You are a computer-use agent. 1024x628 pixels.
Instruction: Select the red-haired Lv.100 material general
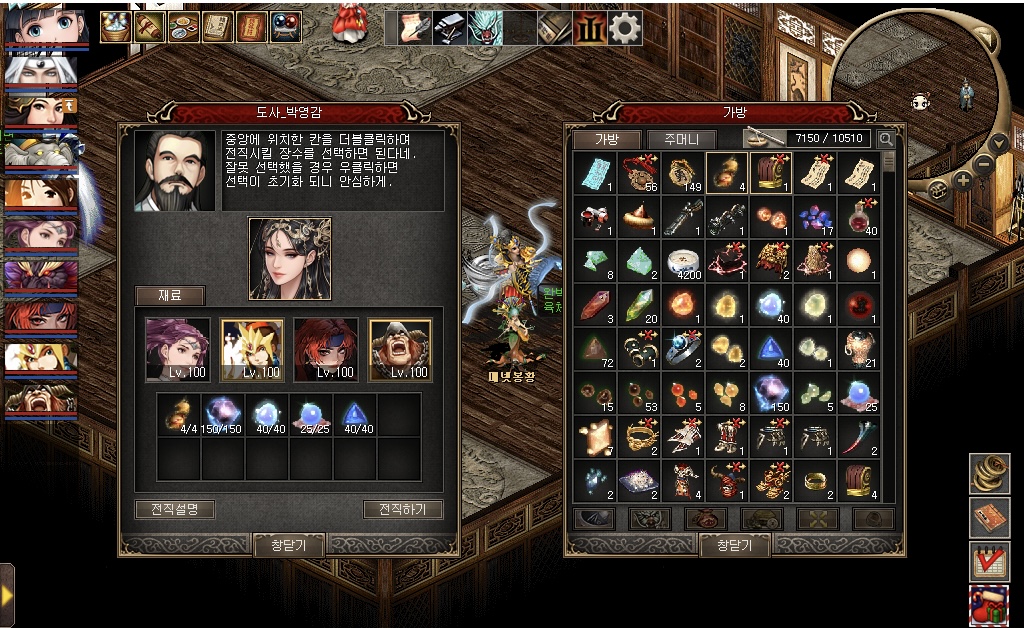pyautogui.click(x=326, y=350)
